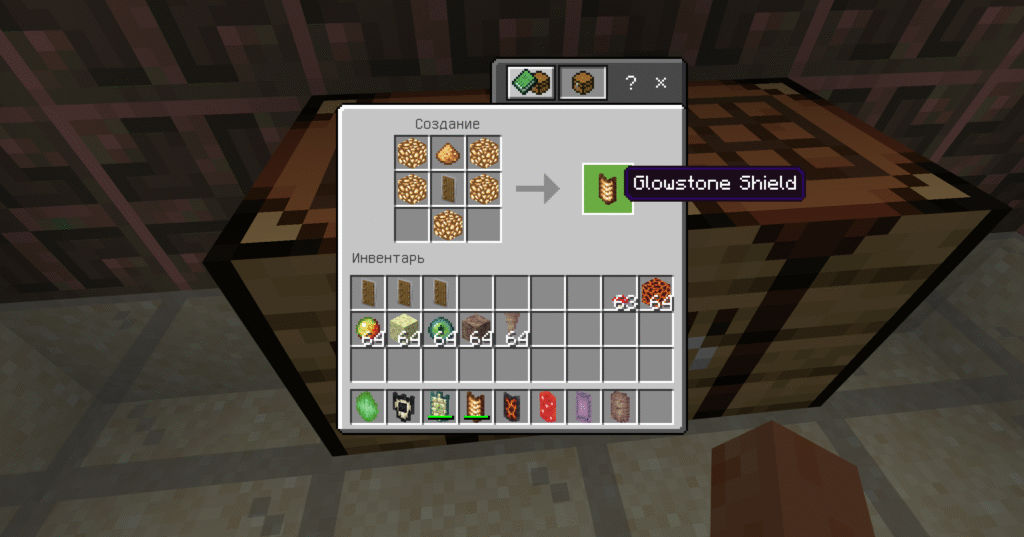Screen dimensions: 1024x537
Task: Grab the pointed dripstone stack
Action: [x=513, y=330]
